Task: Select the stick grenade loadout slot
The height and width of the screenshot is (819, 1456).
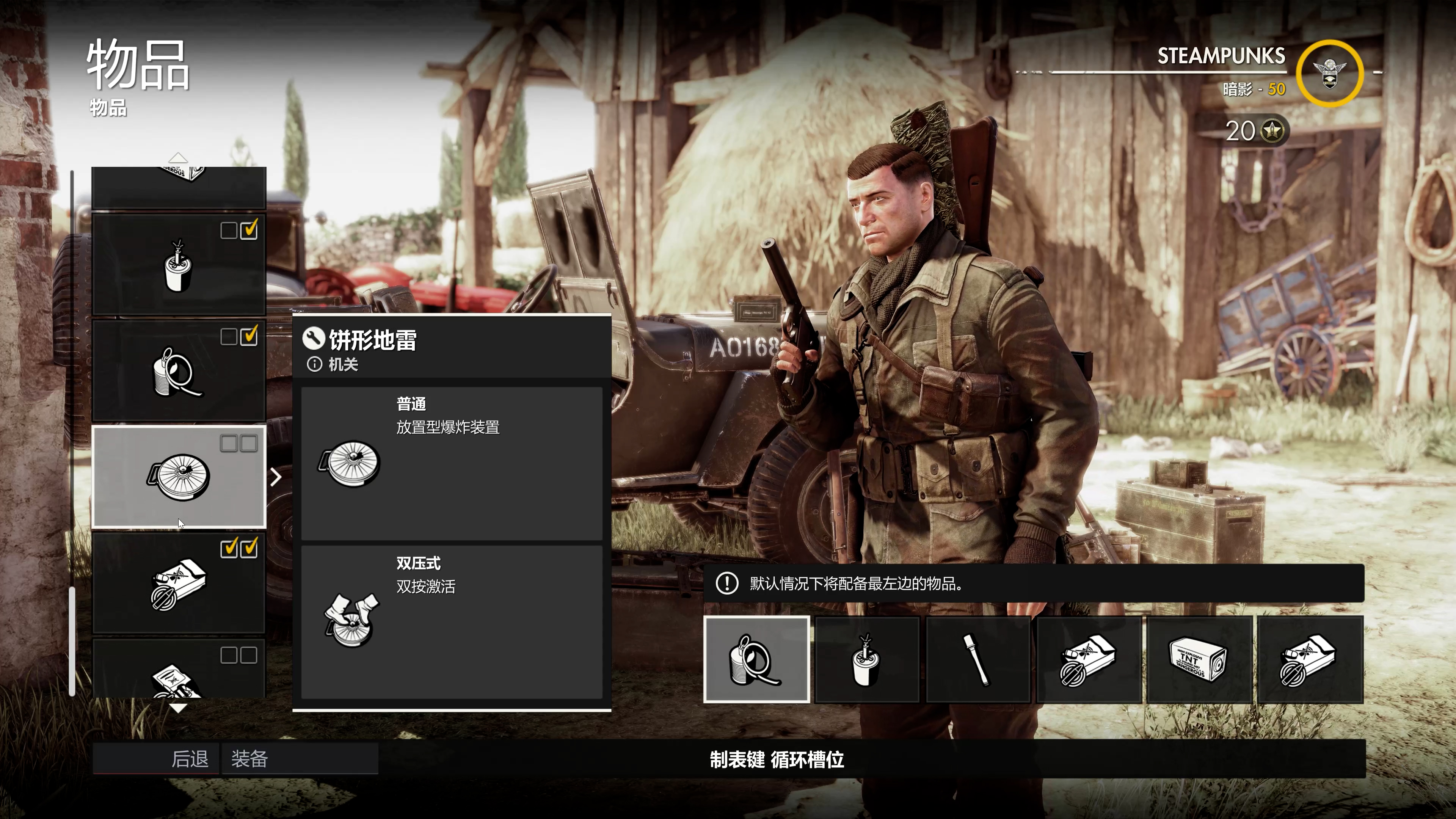Action: click(x=977, y=660)
